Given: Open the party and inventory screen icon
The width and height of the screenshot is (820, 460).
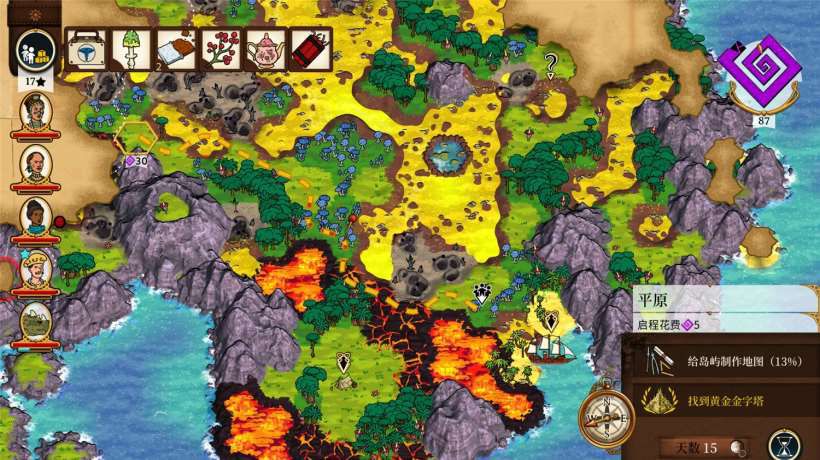Looking at the screenshot, I should coord(36,51).
